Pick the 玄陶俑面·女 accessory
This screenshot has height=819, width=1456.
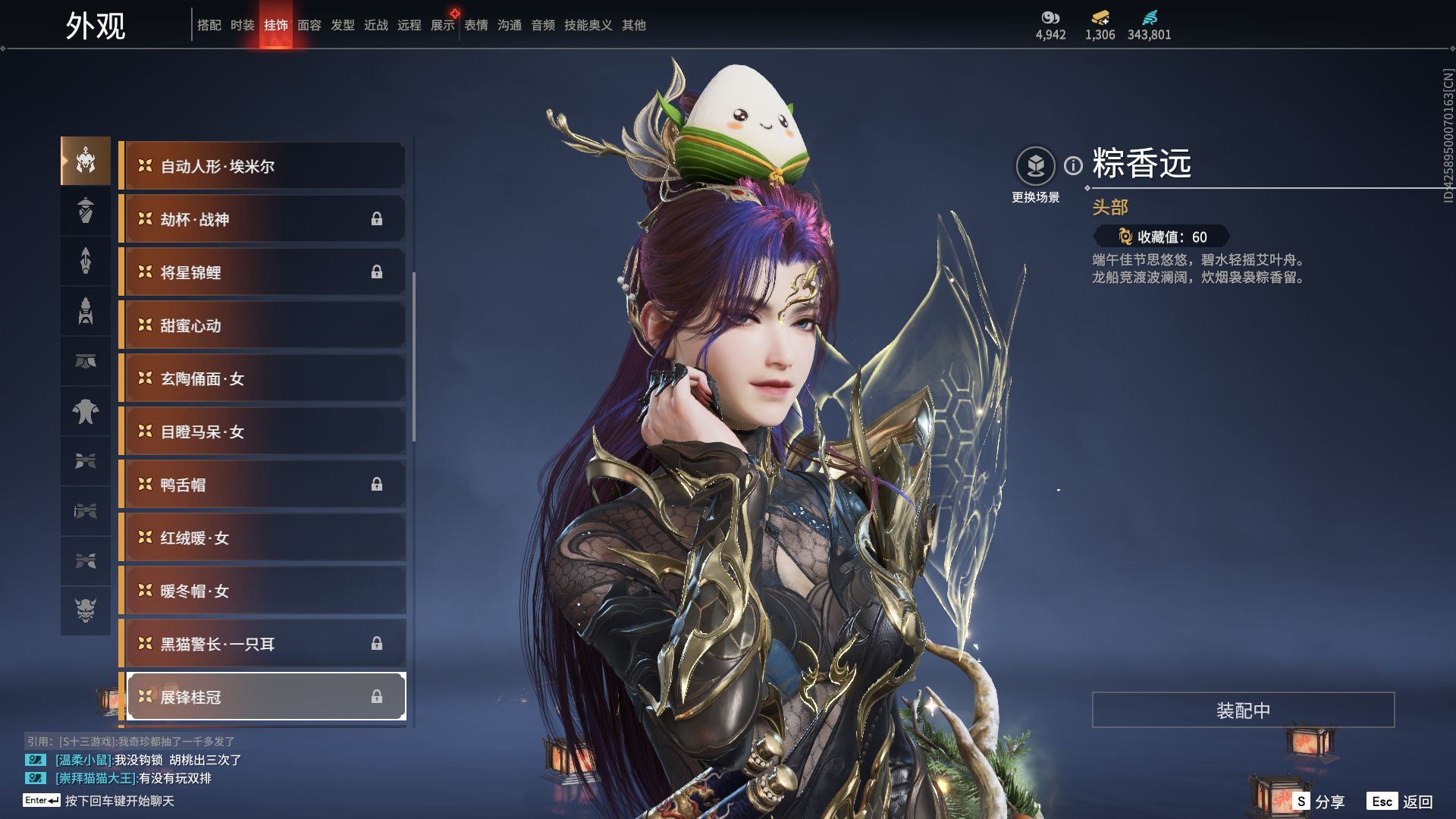(264, 378)
